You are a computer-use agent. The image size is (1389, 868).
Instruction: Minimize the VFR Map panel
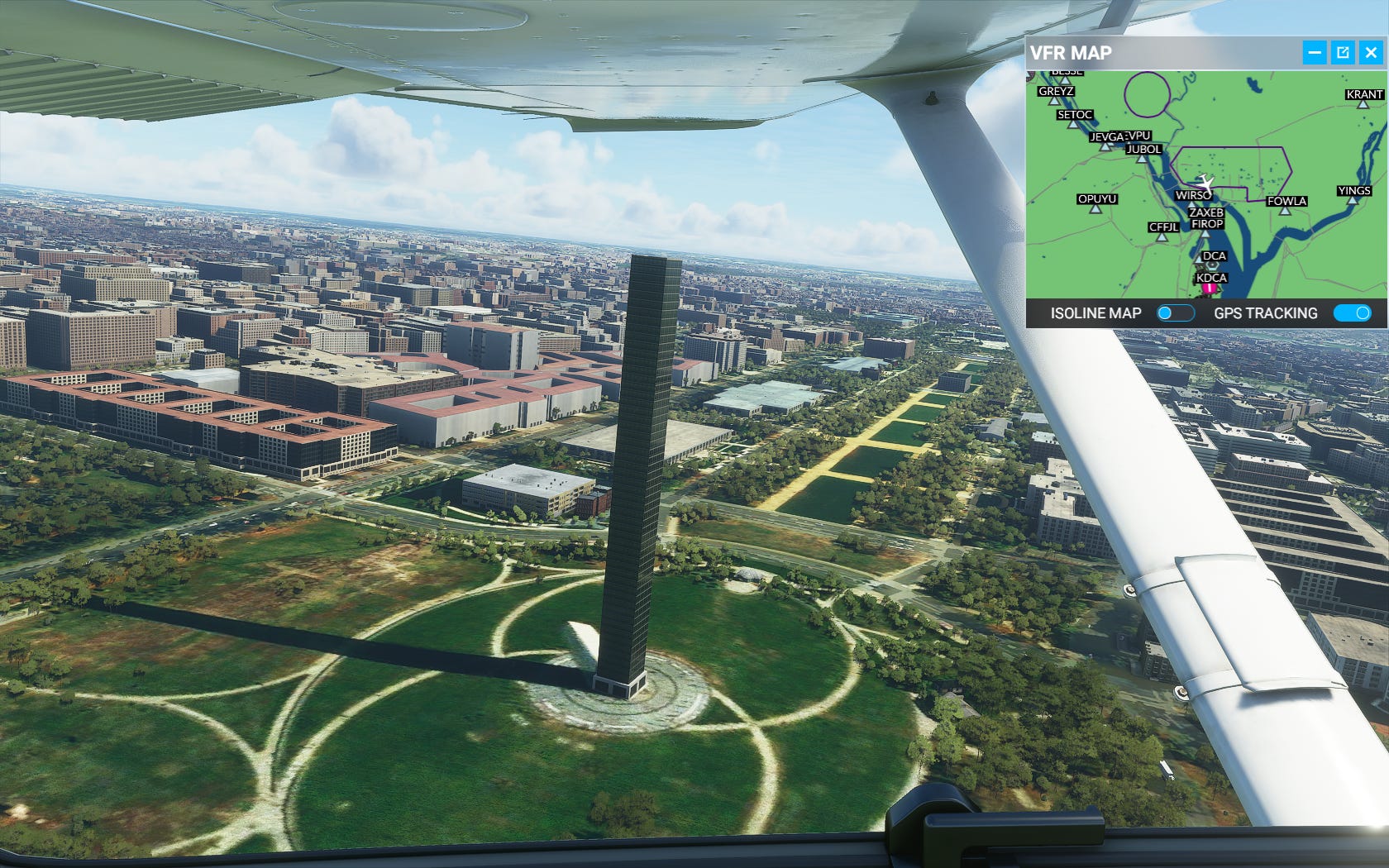pos(1315,53)
